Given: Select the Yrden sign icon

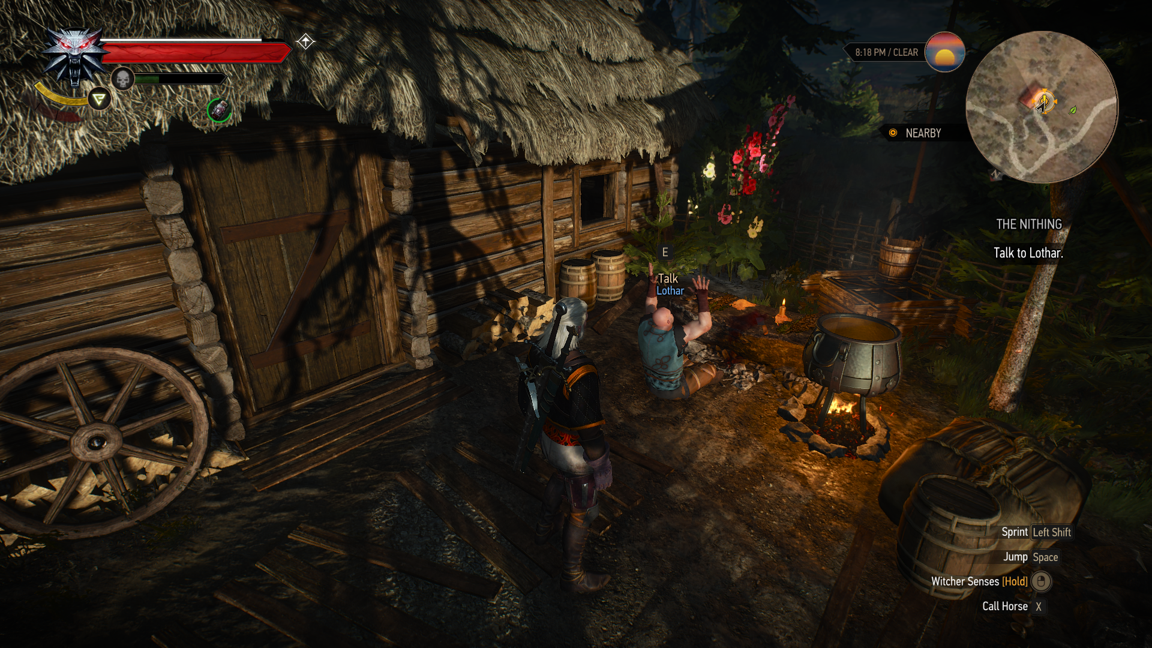Looking at the screenshot, I should (x=99, y=98).
